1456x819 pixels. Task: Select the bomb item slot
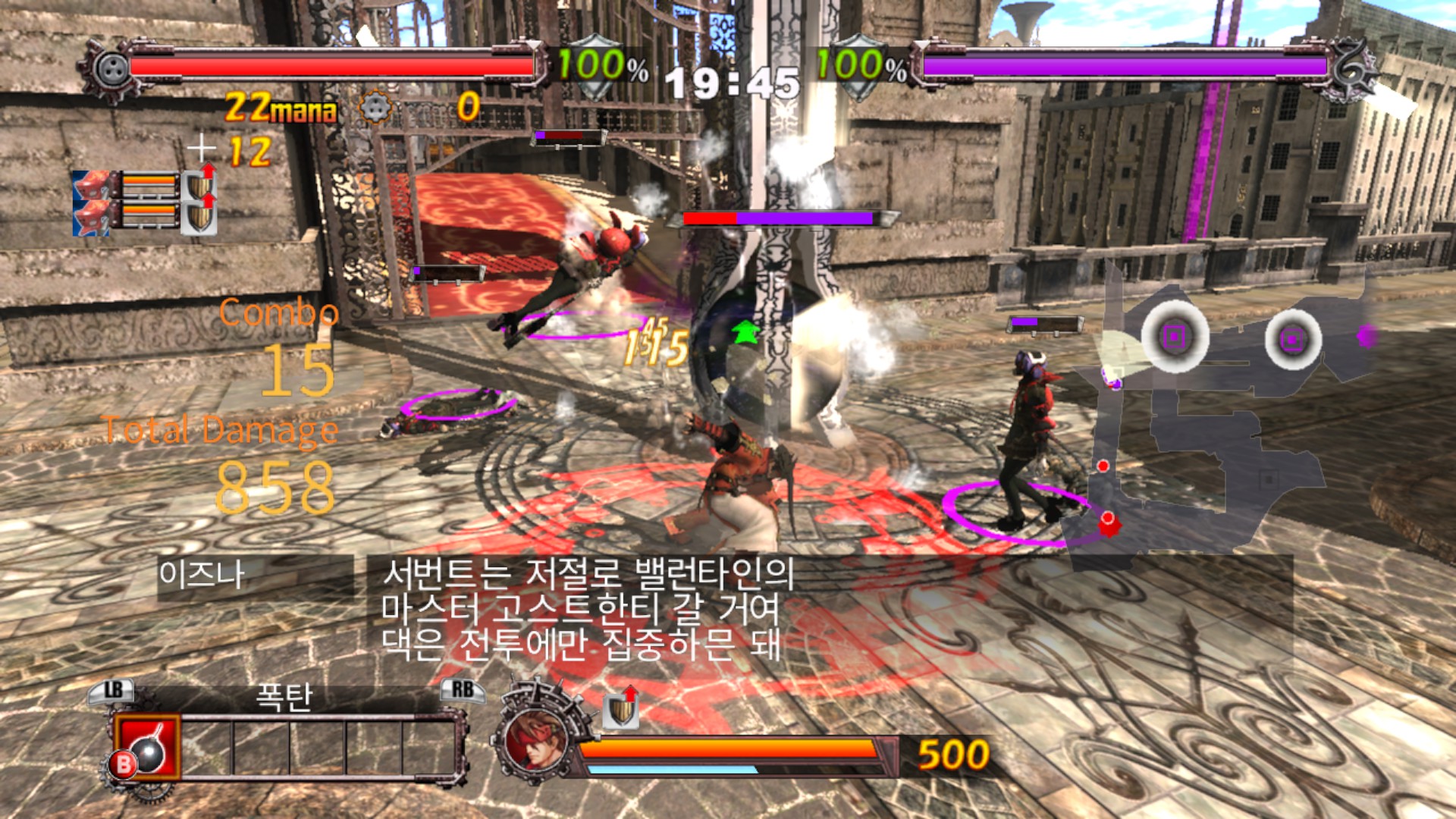click(x=147, y=748)
